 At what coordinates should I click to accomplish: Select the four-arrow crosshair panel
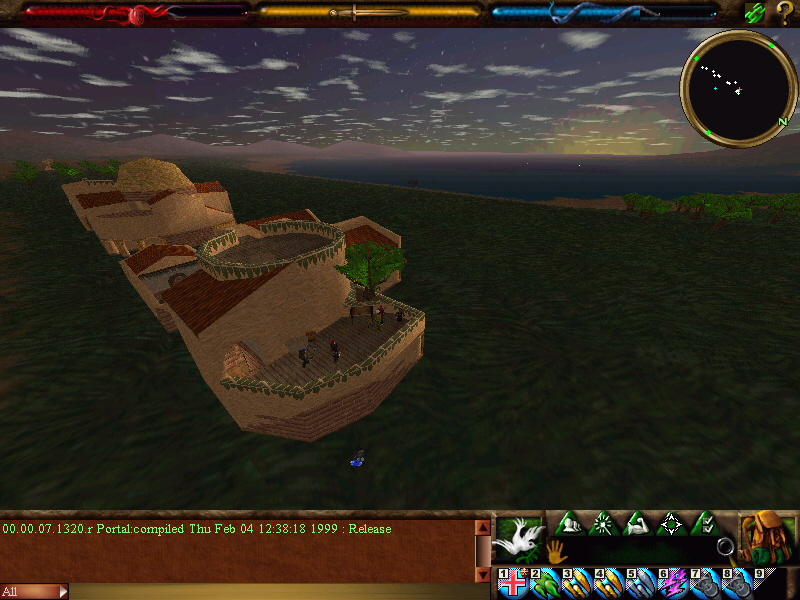(x=672, y=523)
